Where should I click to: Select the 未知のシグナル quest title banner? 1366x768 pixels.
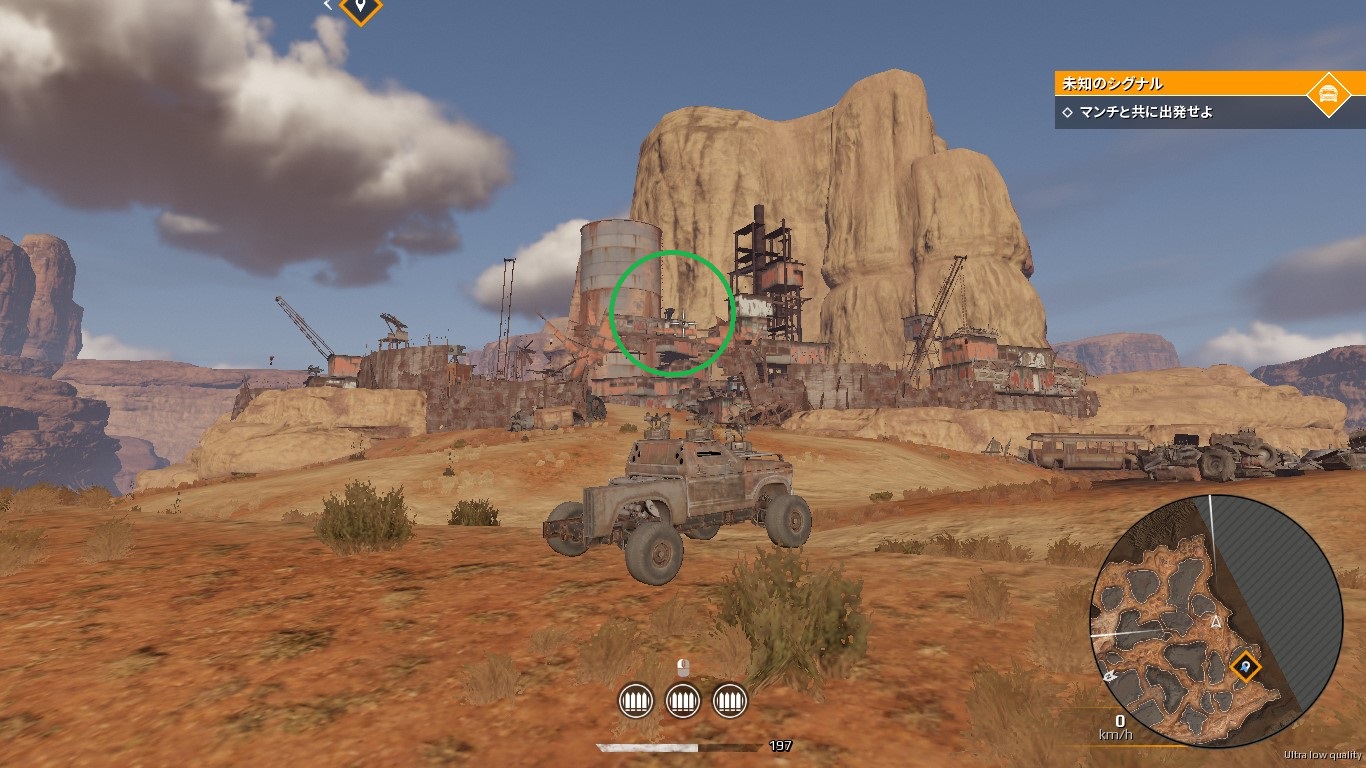pyautogui.click(x=1180, y=84)
